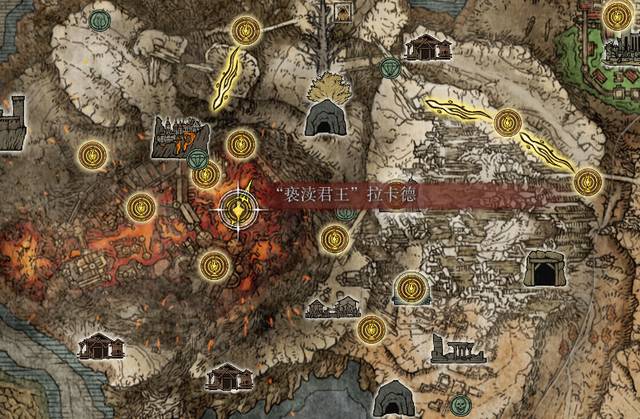
Task: Select the castle tower icon on the left edge
Action: click(x=10, y=124)
